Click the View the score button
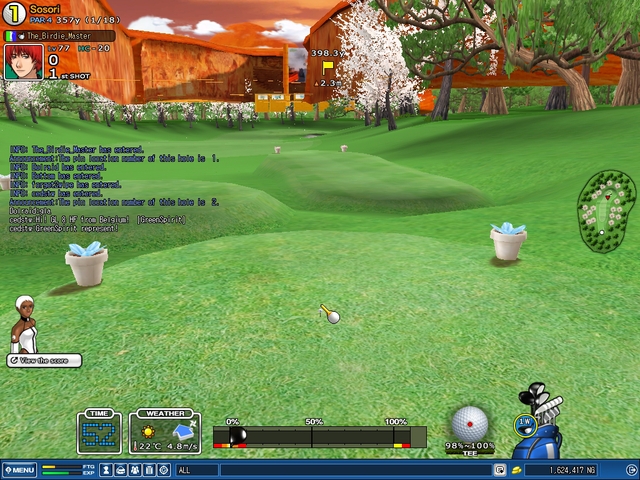The image size is (640, 480). point(44,360)
